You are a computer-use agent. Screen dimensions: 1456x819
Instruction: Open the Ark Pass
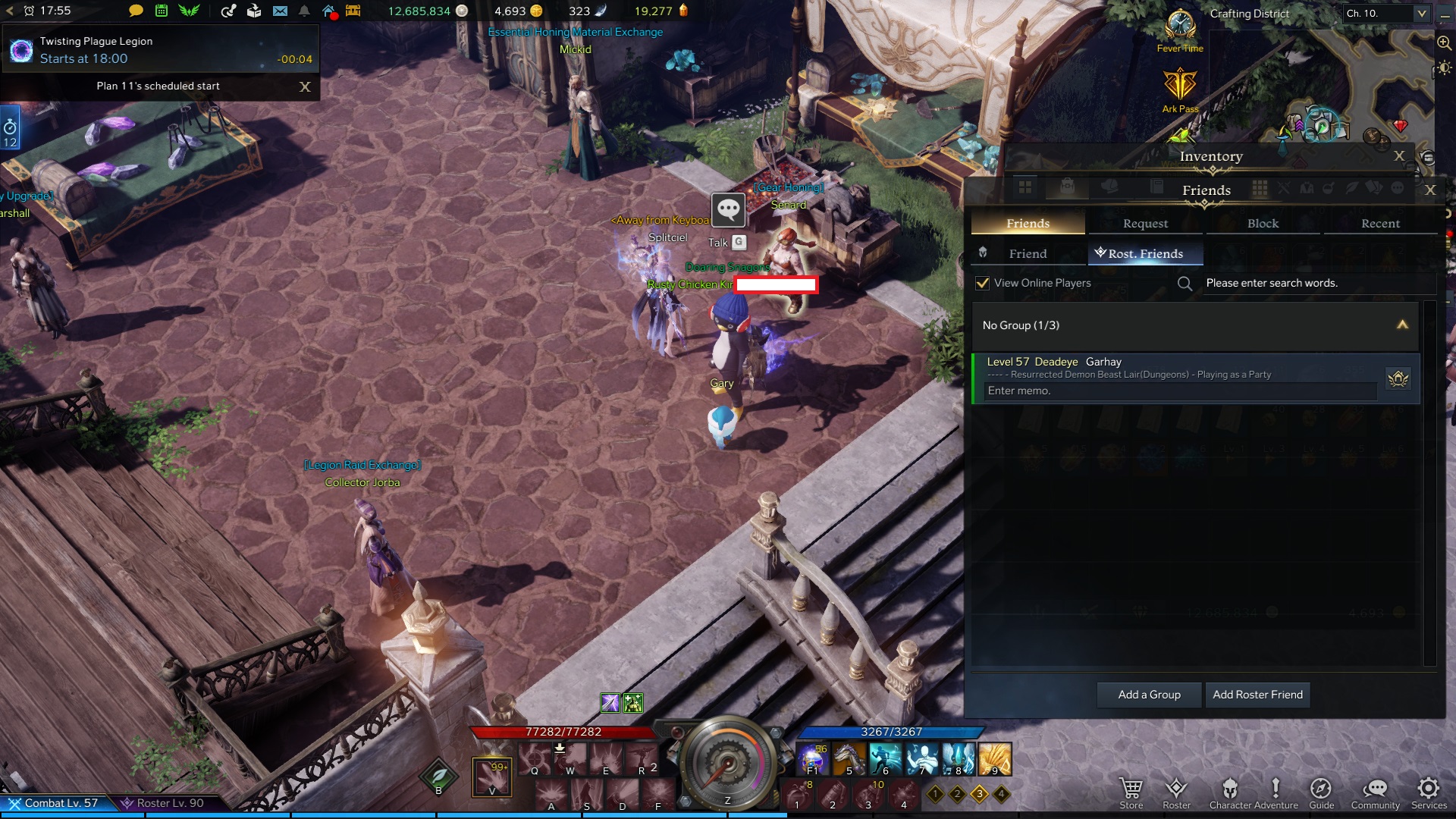(x=1180, y=89)
